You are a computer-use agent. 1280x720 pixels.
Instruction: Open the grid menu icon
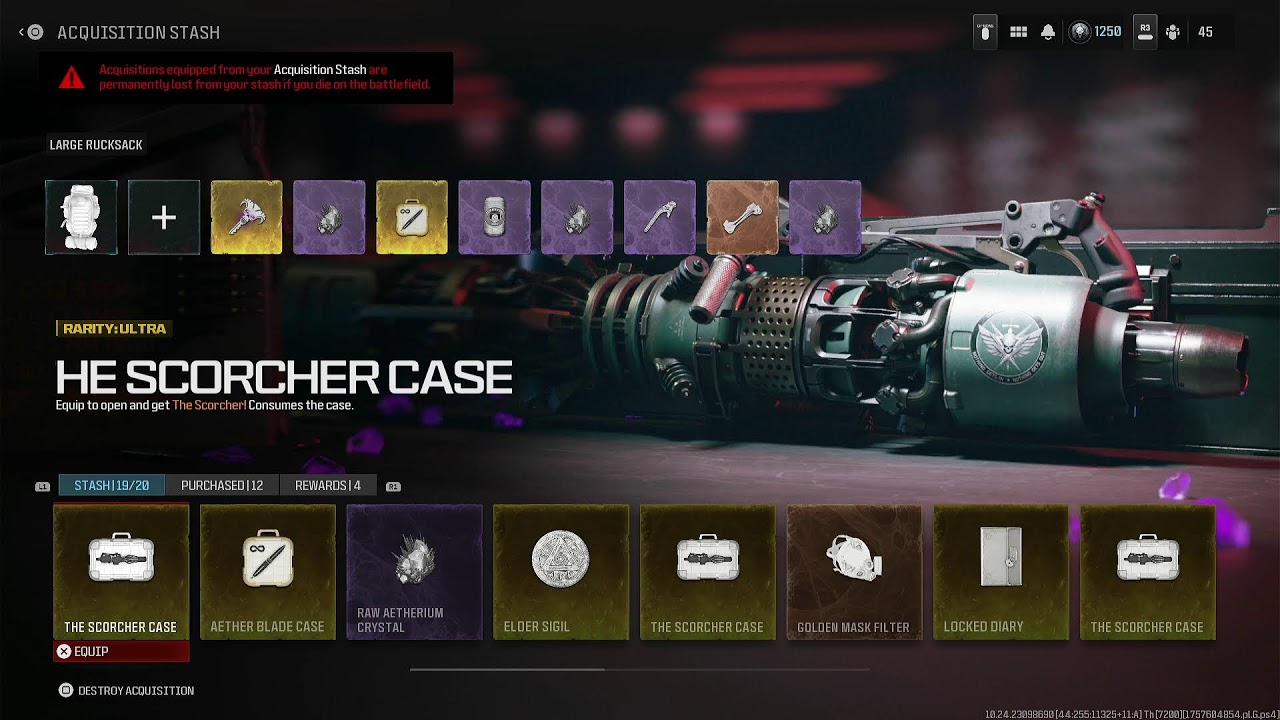1018,32
